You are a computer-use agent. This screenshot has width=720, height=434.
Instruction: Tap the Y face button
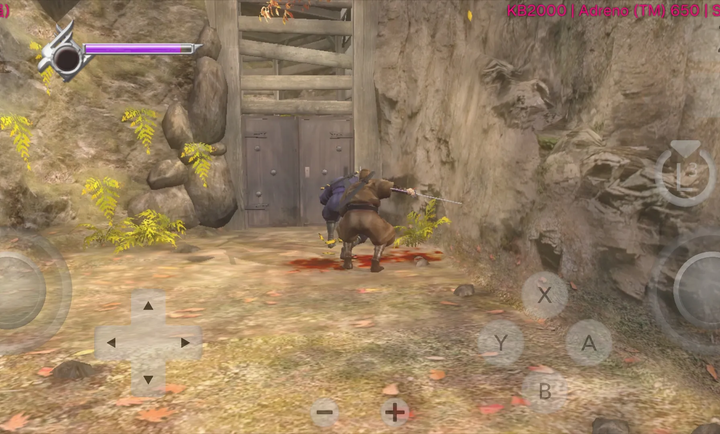pyautogui.click(x=501, y=343)
